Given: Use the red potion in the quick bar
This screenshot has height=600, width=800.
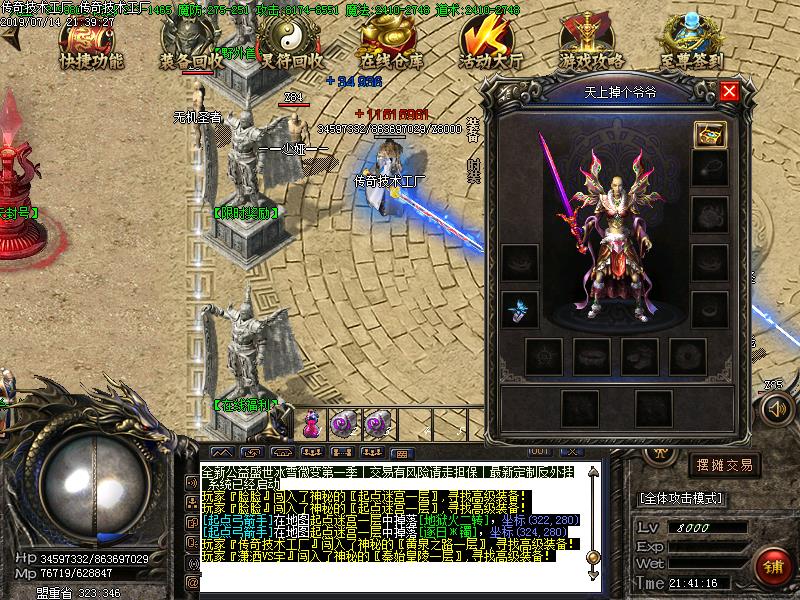Looking at the screenshot, I should pyautogui.click(x=312, y=424).
